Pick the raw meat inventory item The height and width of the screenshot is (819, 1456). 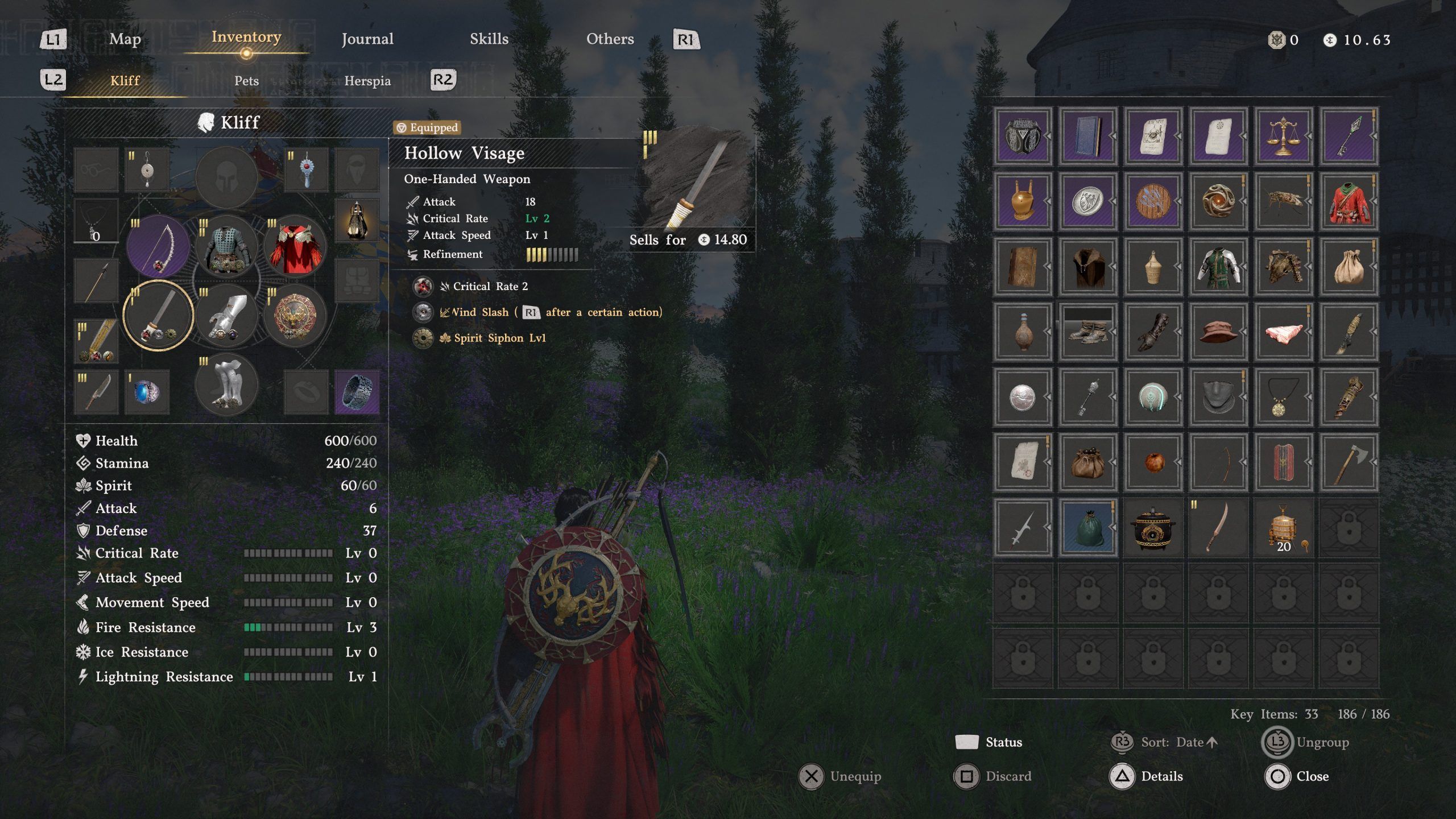(x=1283, y=332)
